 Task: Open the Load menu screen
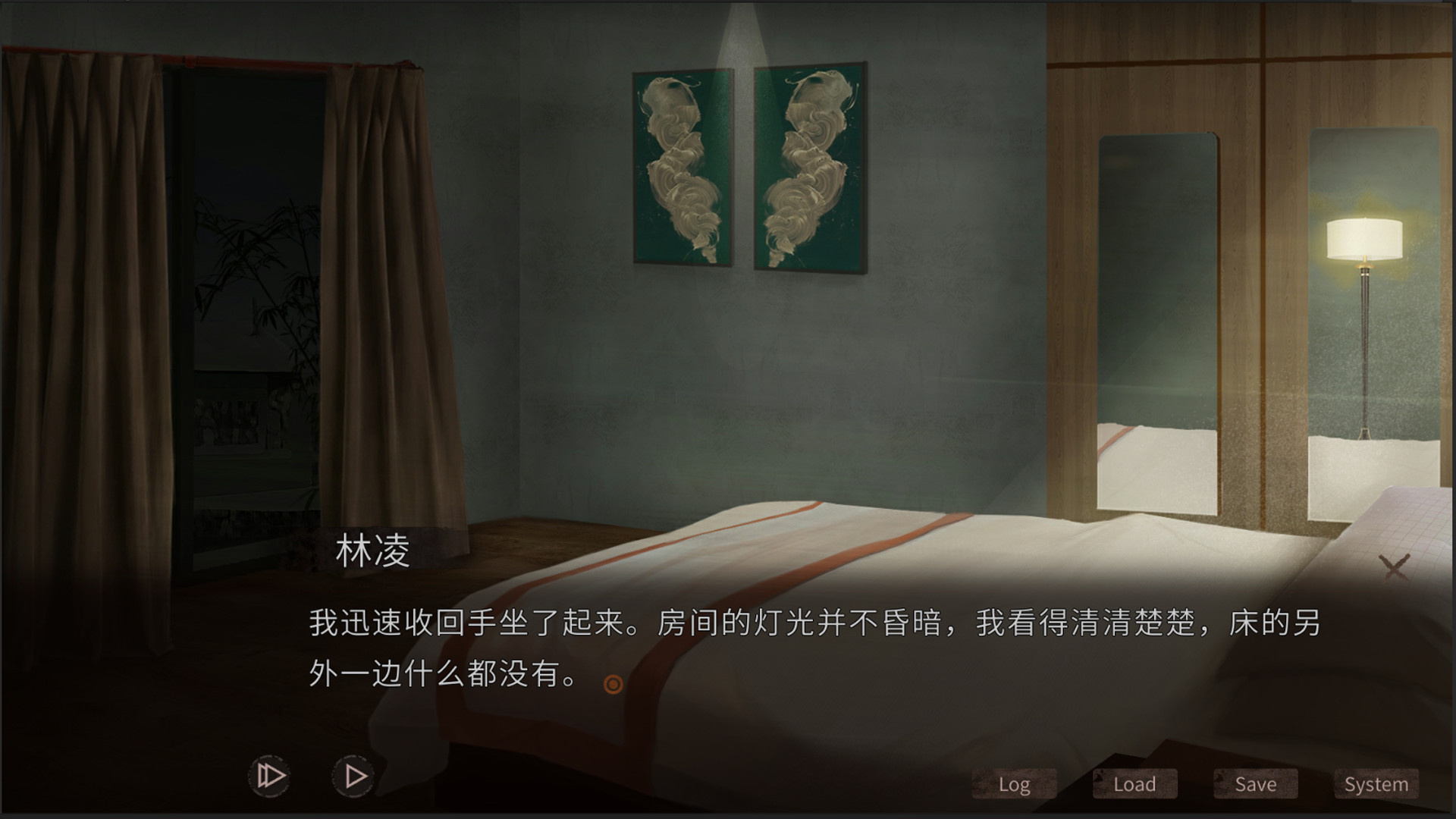pos(1134,784)
